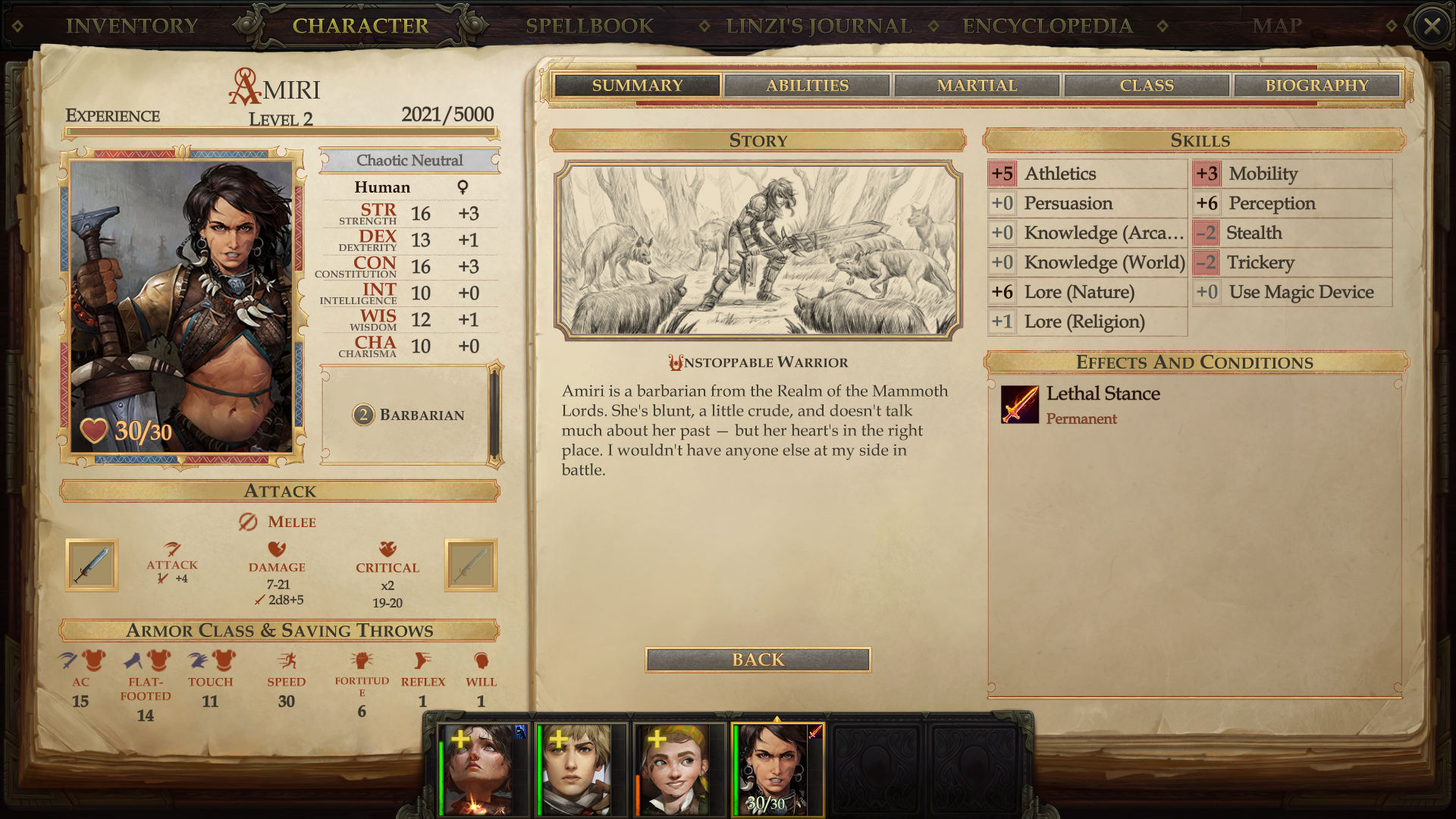Open the Map tab
This screenshot has width=1456, height=819.
(1277, 26)
